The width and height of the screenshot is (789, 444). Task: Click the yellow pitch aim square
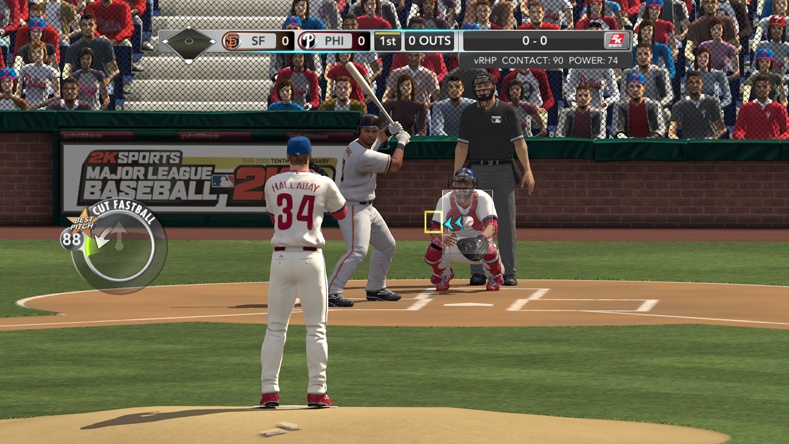pos(433,222)
